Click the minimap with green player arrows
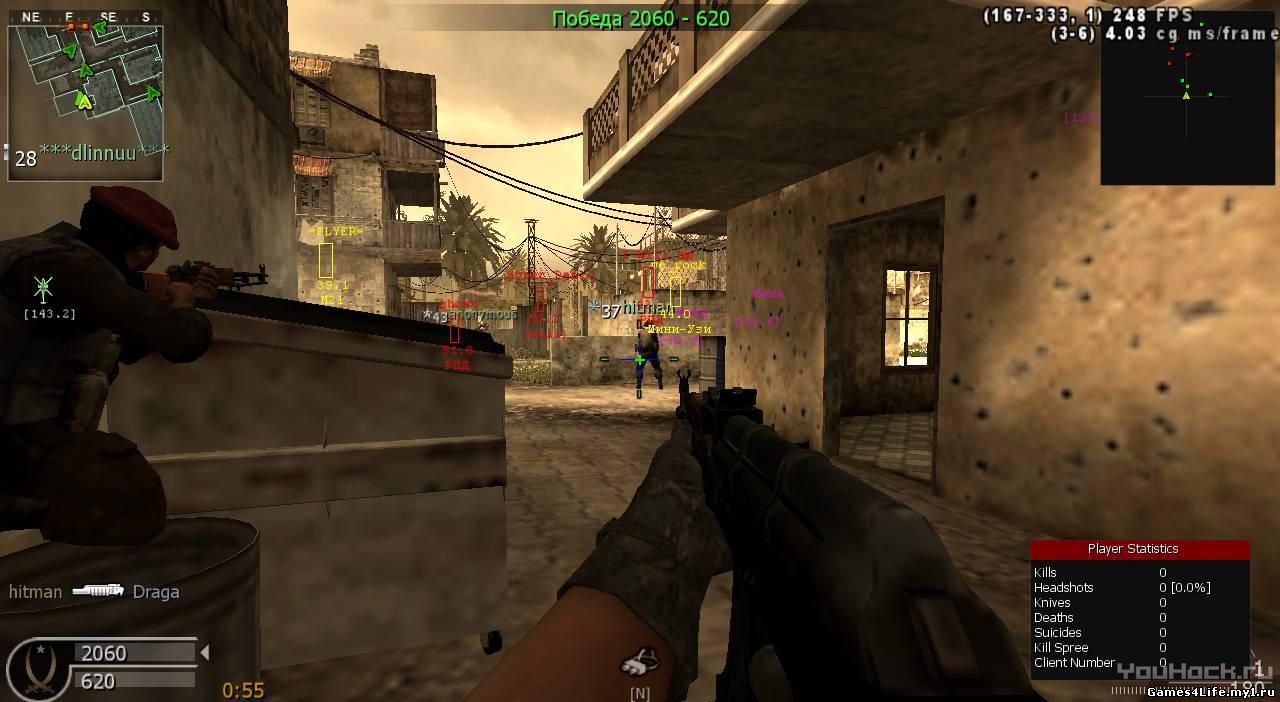The height and width of the screenshot is (702, 1280). pyautogui.click(x=85, y=97)
